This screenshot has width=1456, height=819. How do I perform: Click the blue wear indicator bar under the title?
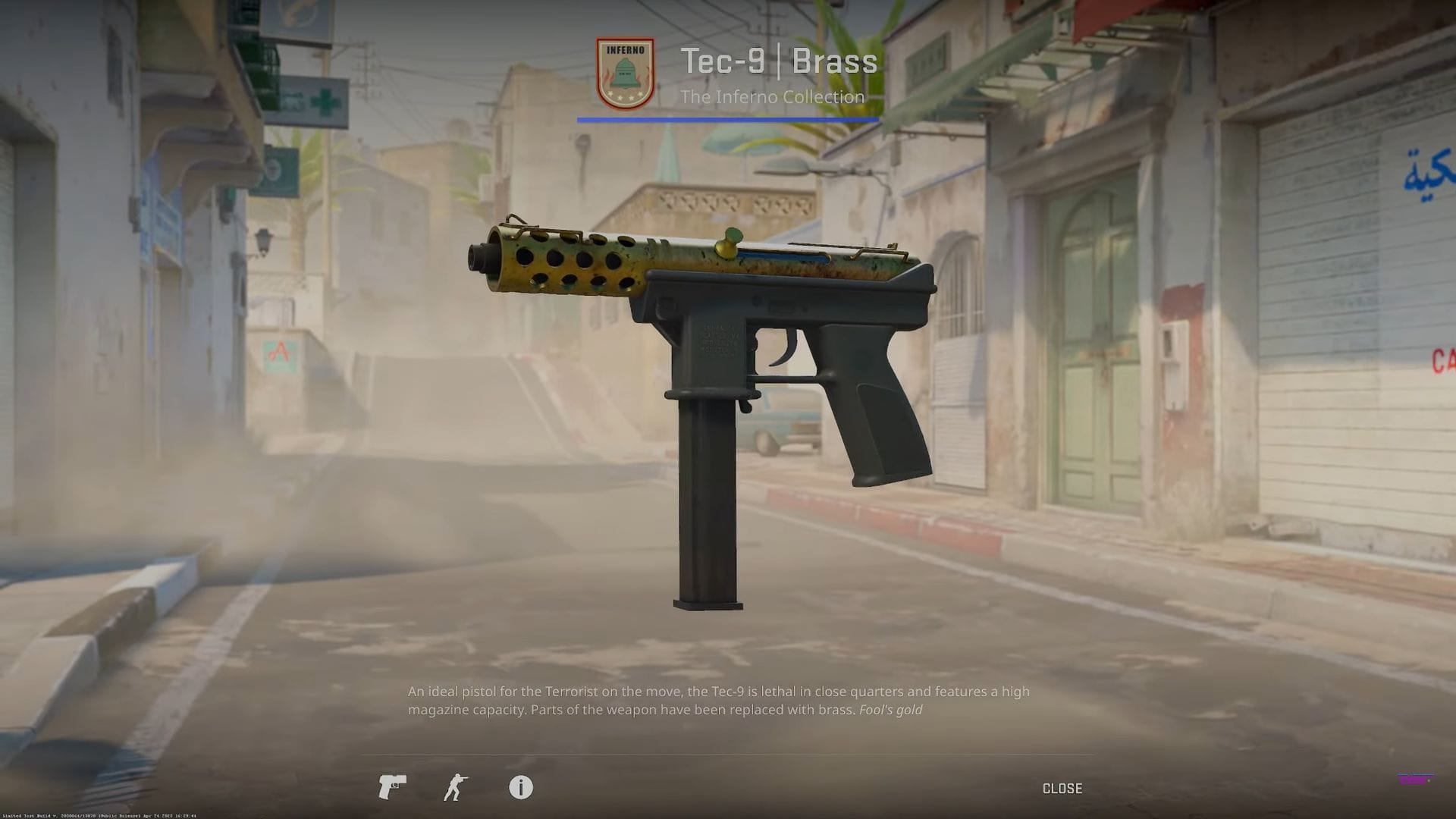[x=726, y=118]
